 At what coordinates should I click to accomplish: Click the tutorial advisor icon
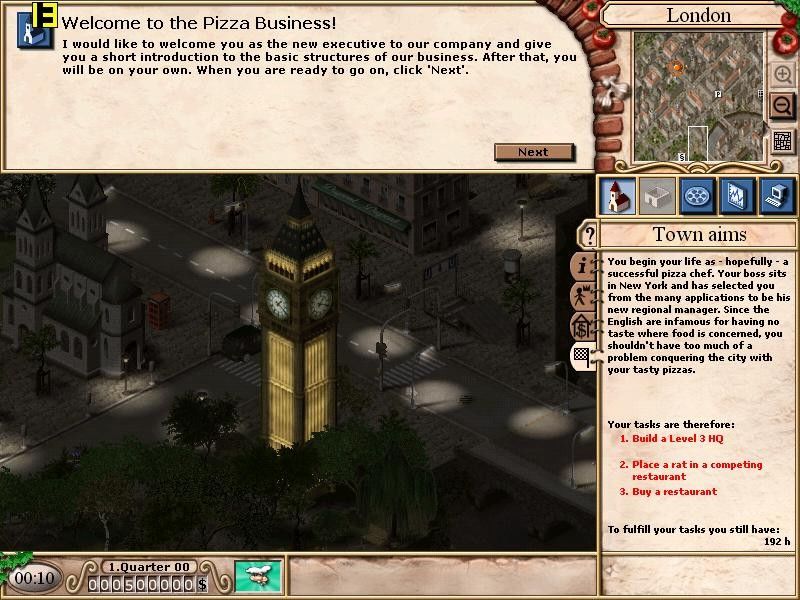click(34, 30)
